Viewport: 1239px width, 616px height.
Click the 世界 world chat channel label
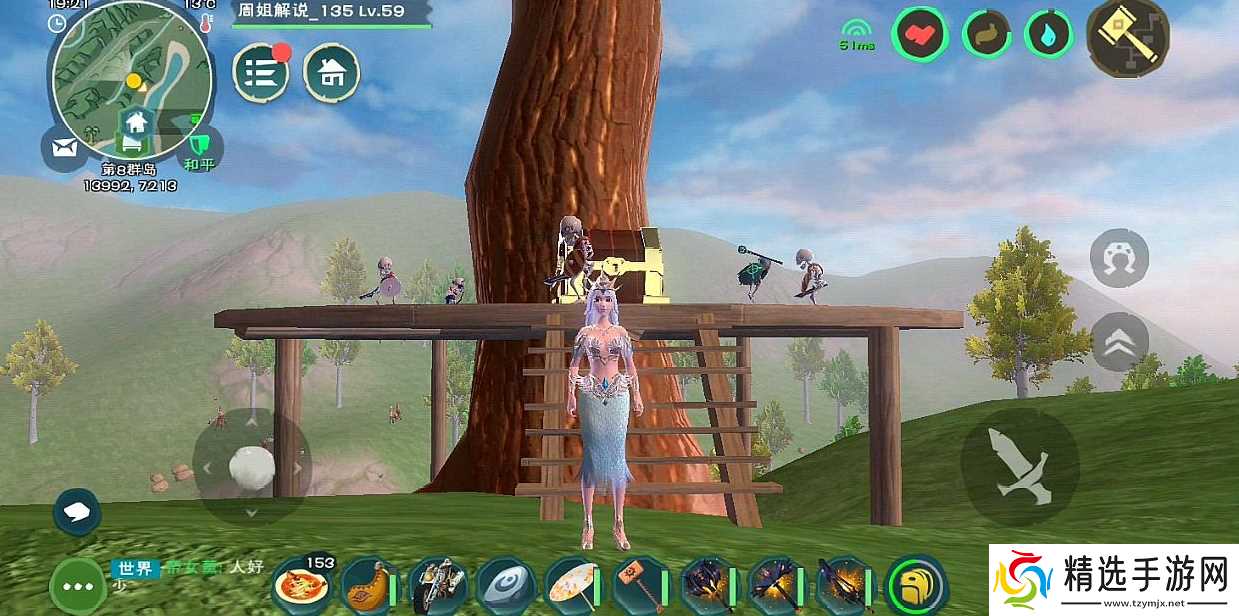pyautogui.click(x=134, y=568)
